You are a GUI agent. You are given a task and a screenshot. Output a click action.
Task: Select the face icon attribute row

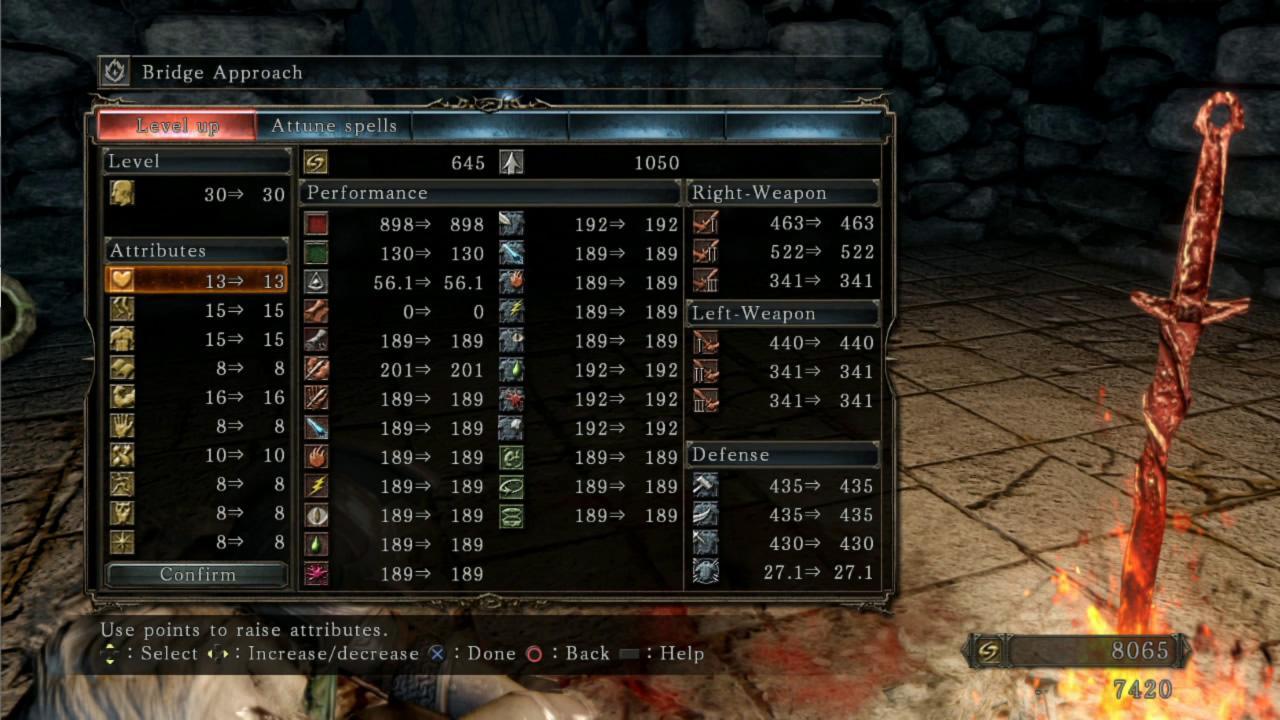point(196,514)
